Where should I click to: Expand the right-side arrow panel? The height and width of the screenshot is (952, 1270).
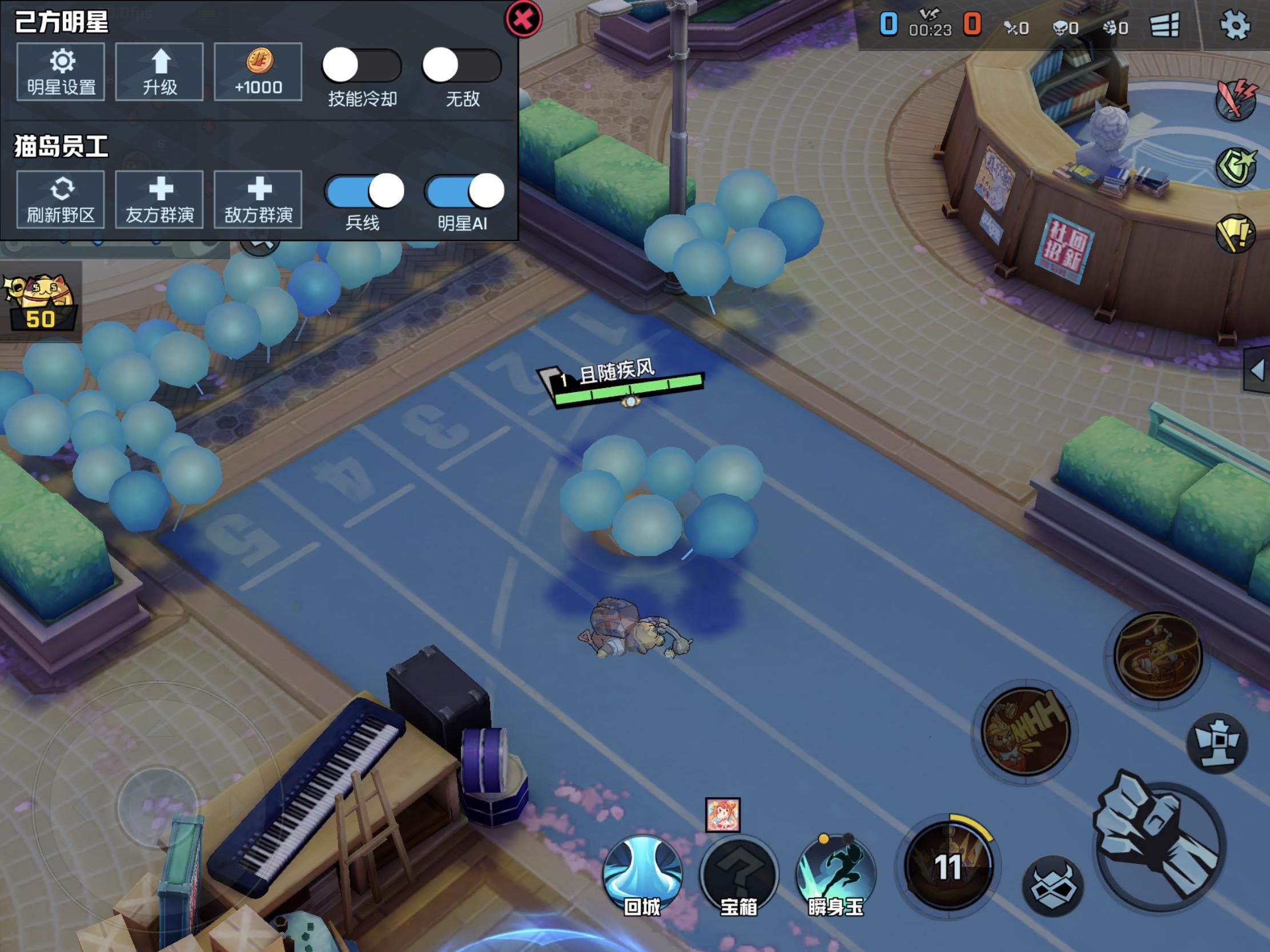(x=1257, y=370)
